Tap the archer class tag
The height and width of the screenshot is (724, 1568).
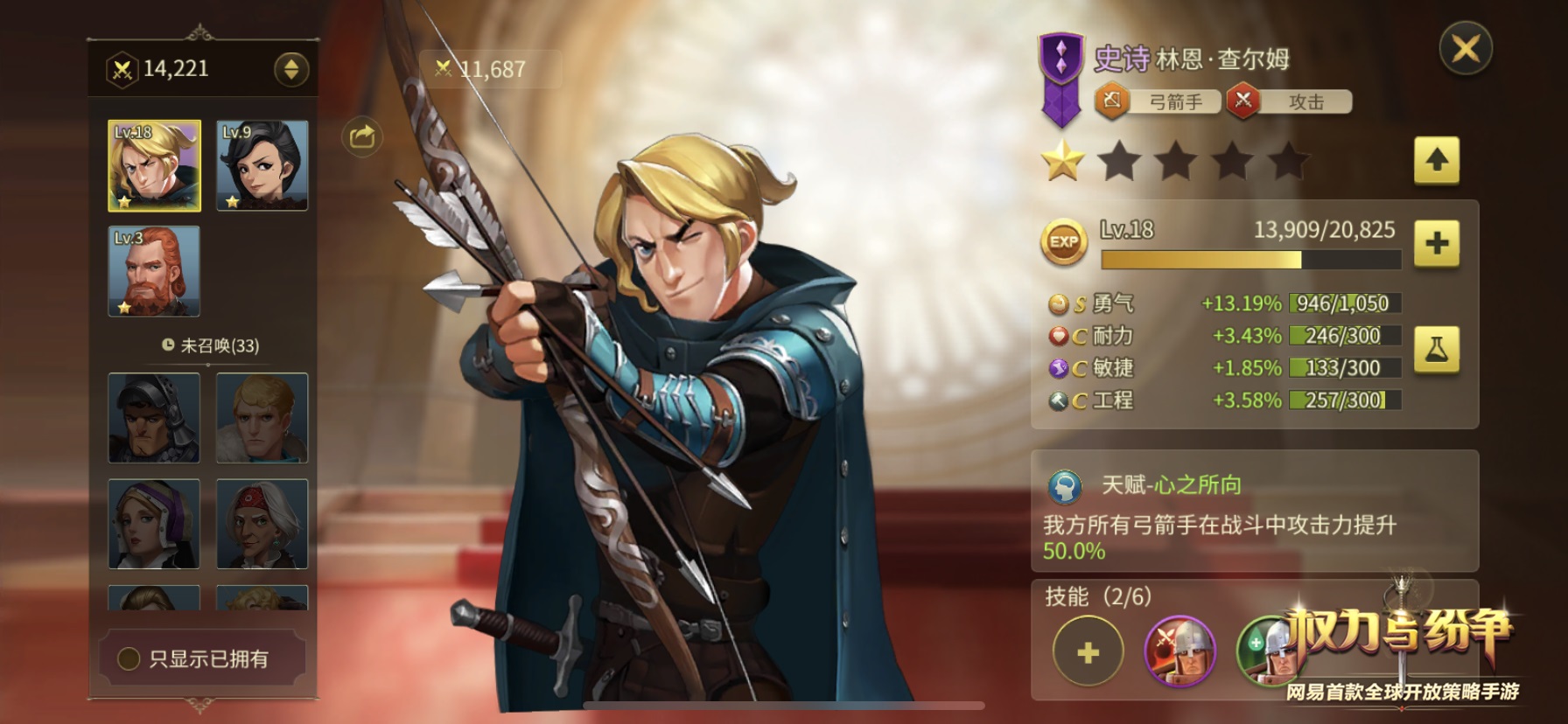point(1158,102)
